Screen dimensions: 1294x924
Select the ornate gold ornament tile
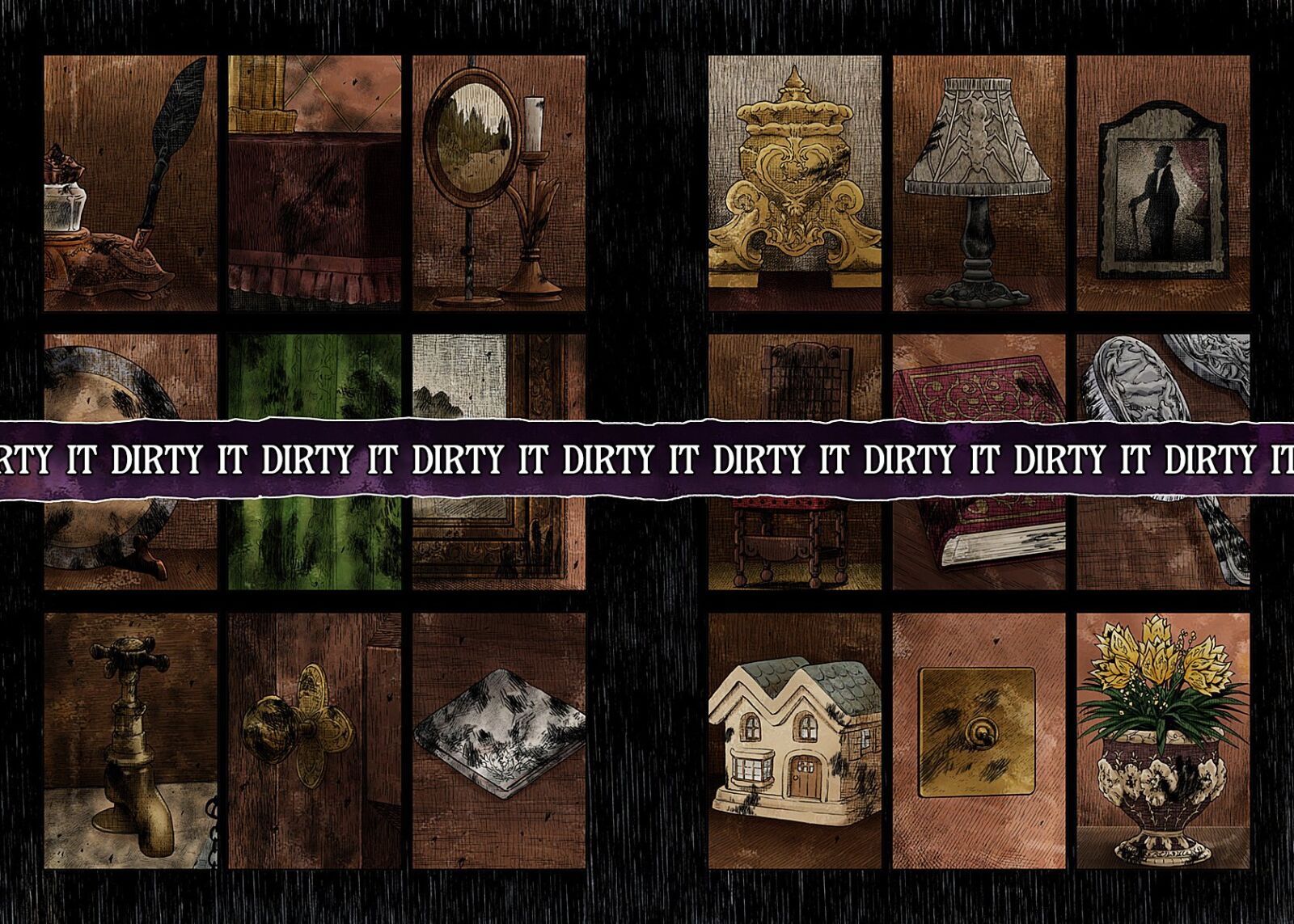click(x=795, y=183)
